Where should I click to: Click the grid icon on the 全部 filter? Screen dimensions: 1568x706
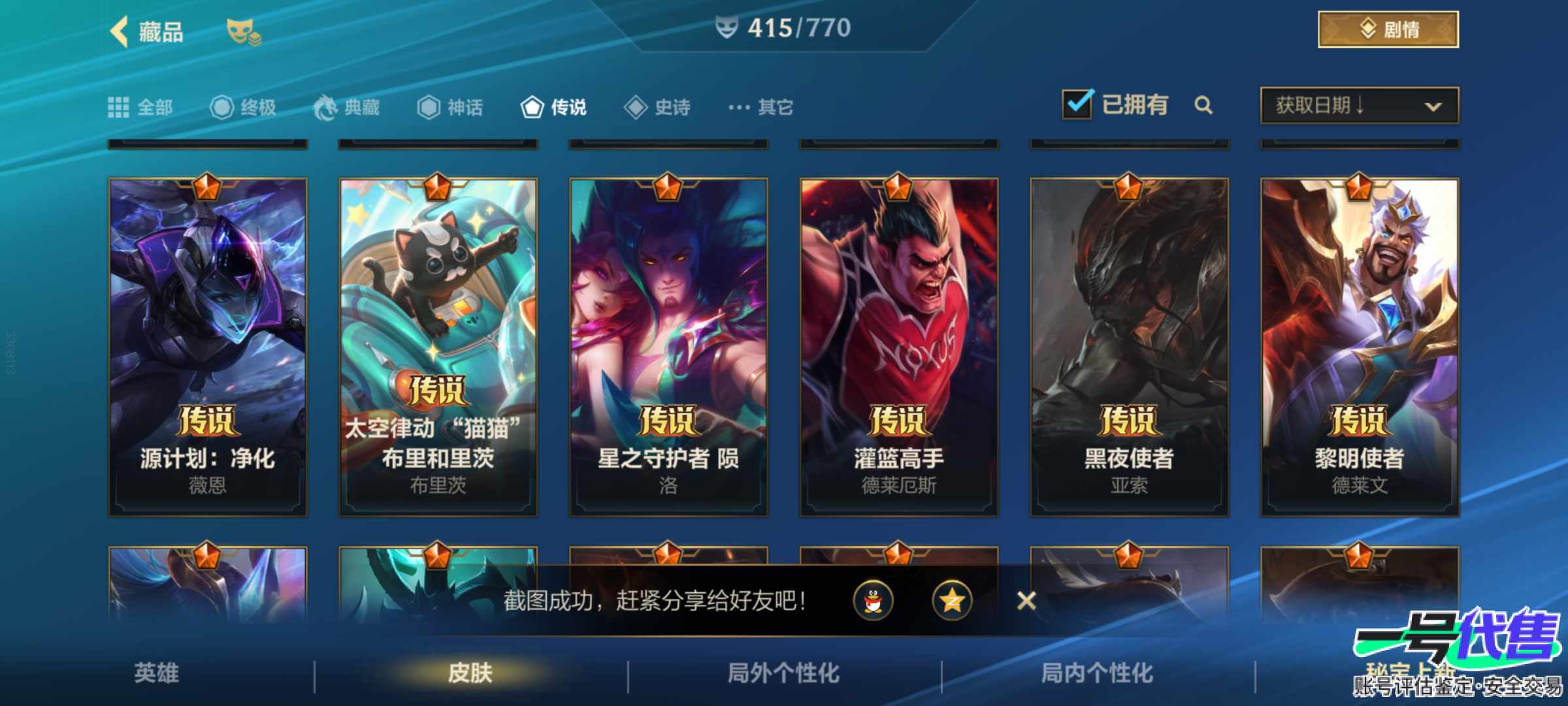click(x=120, y=106)
